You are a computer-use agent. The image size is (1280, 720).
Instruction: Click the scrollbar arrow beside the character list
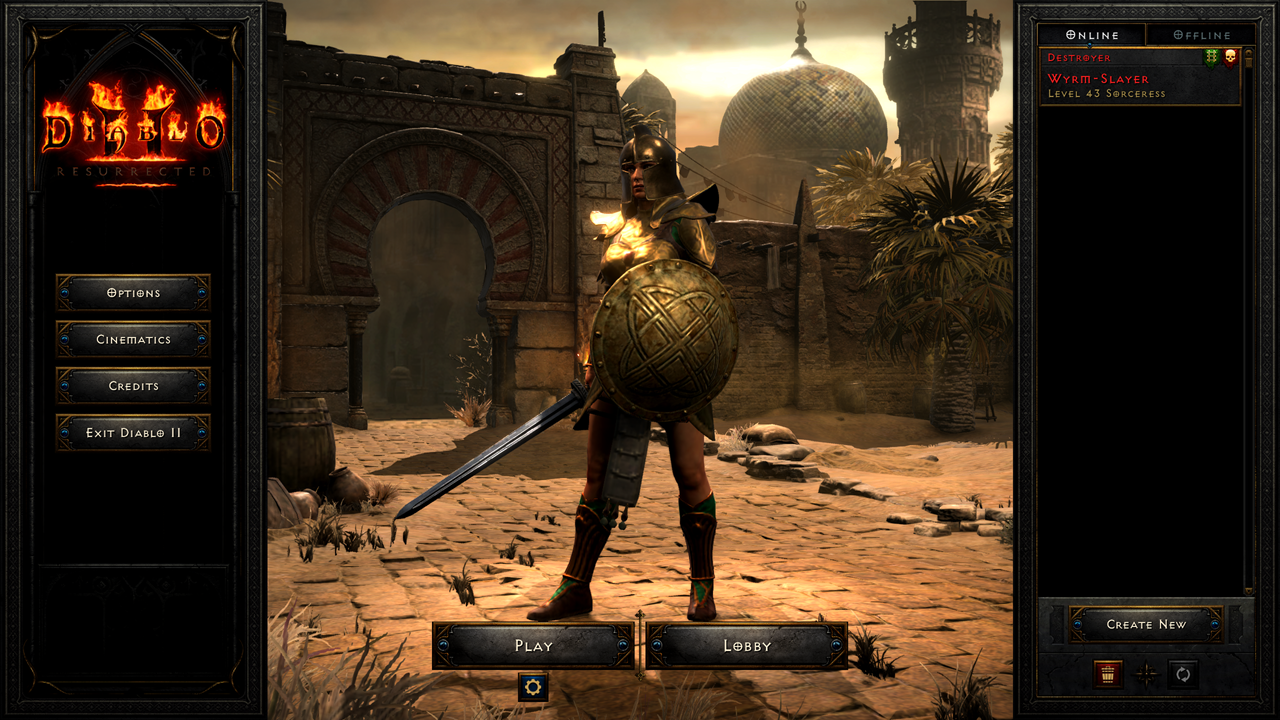pos(1249,57)
